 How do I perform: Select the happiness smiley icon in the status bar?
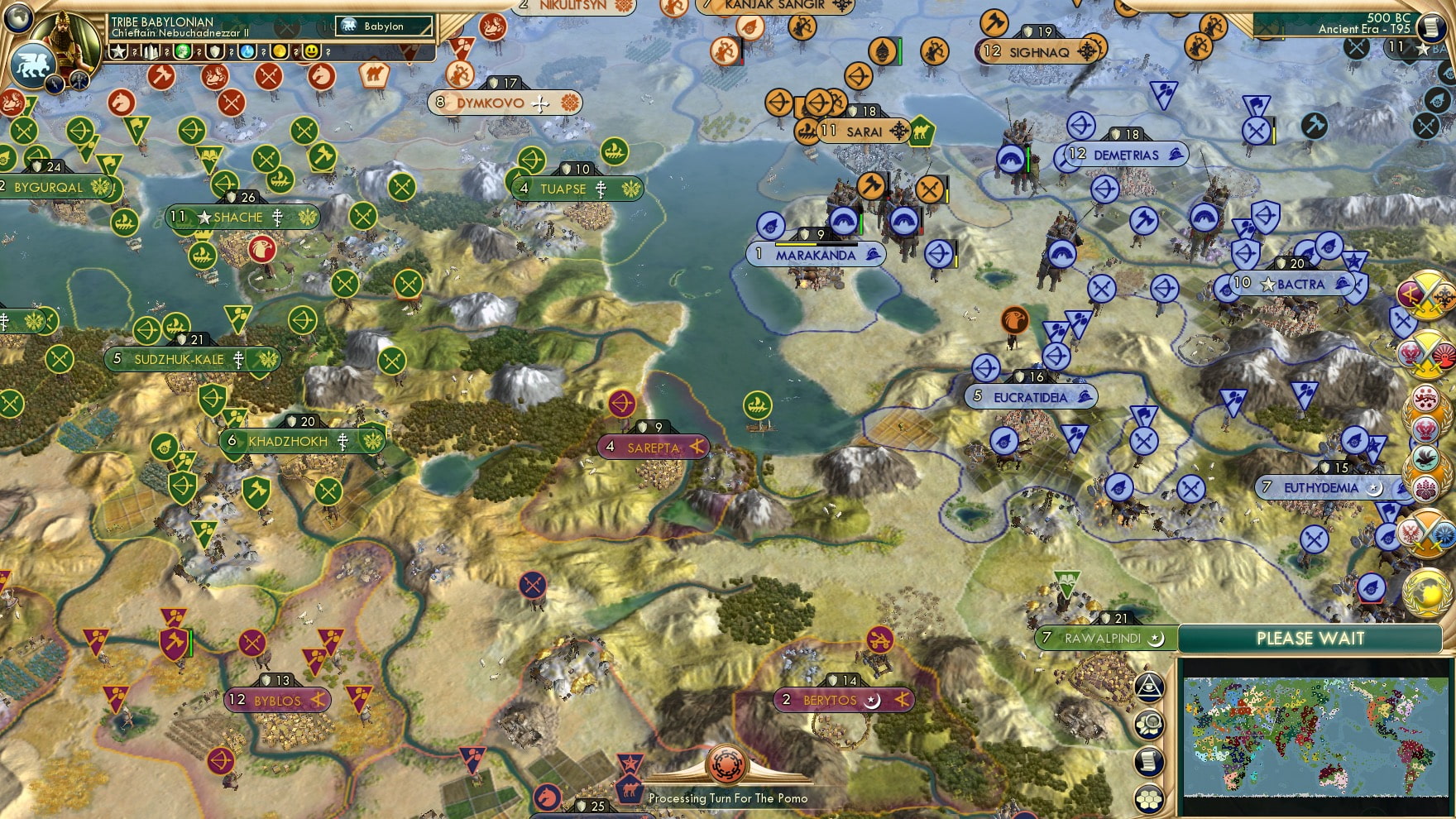(x=313, y=52)
